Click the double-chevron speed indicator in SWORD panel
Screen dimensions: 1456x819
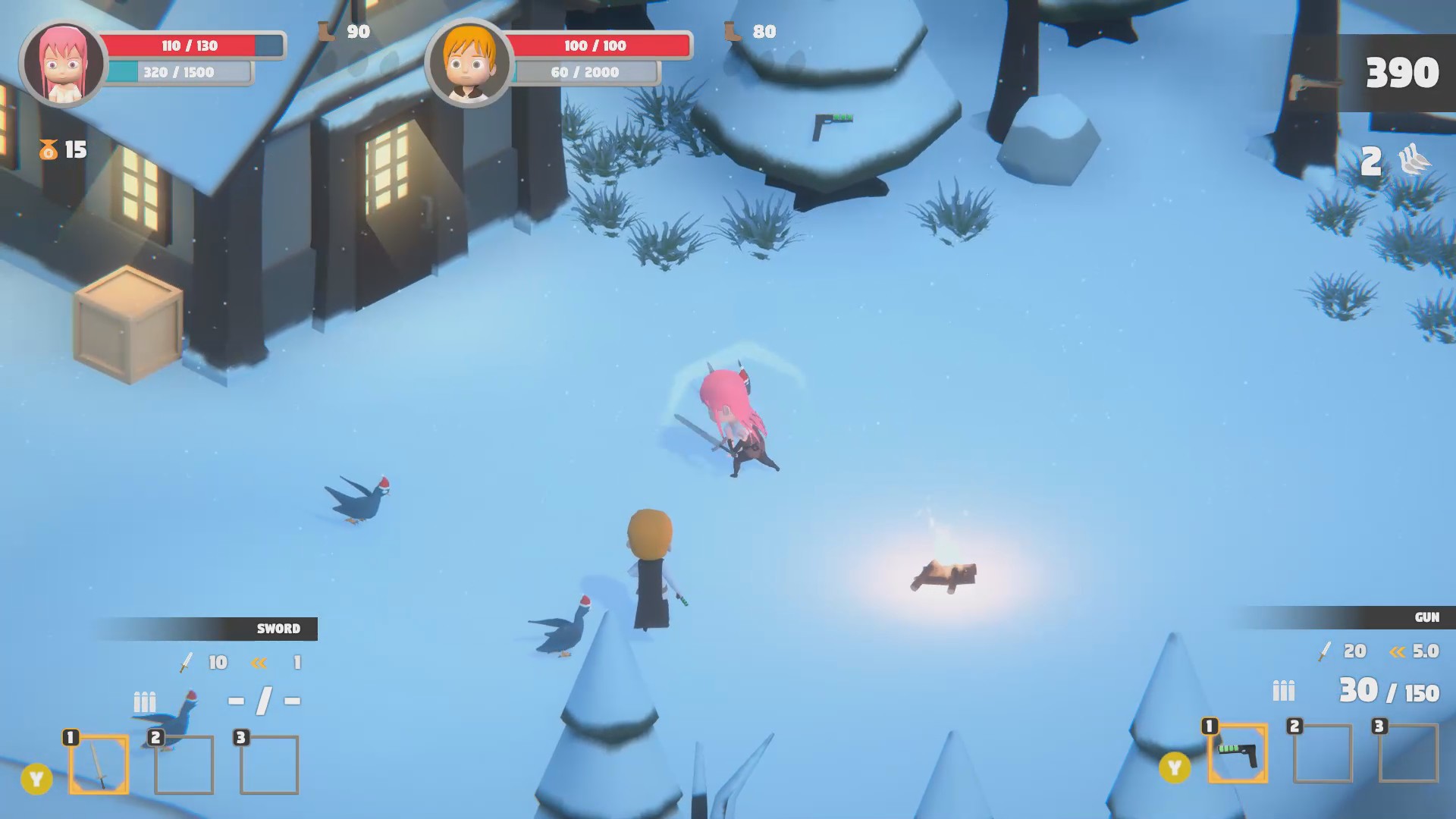[259, 662]
